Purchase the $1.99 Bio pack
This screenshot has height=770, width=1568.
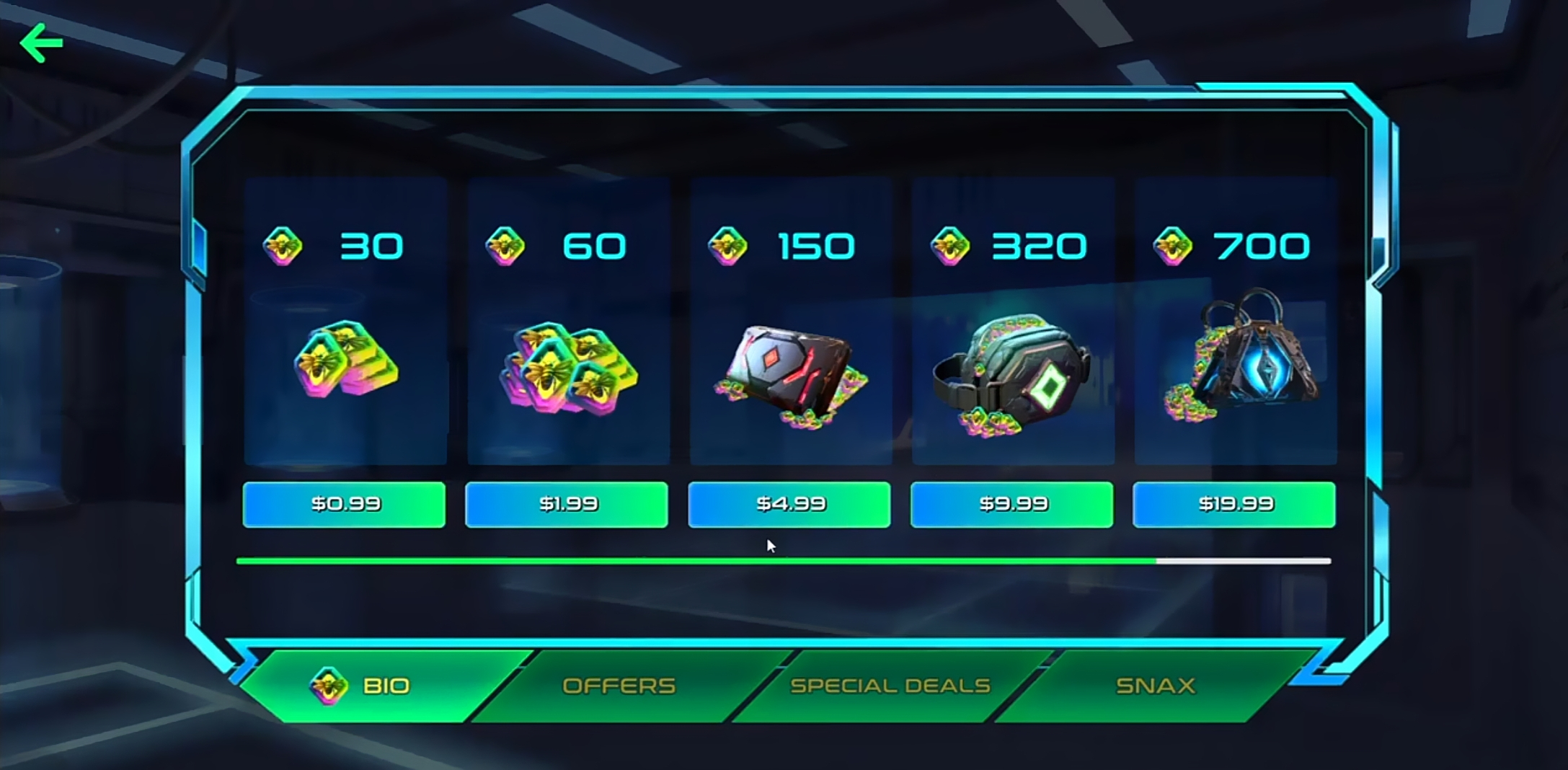click(567, 505)
